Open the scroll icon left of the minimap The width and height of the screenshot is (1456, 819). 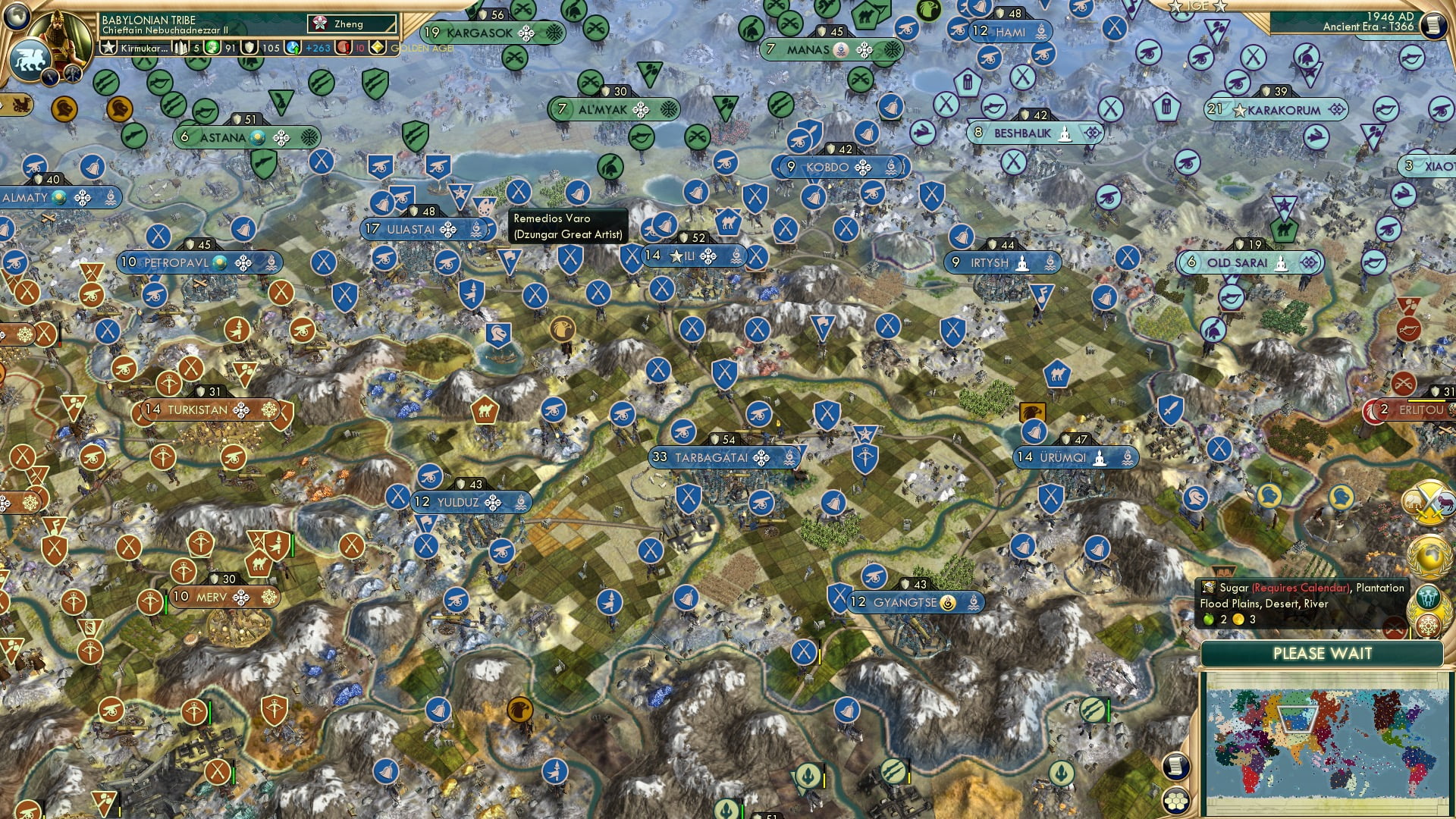tap(1175, 766)
